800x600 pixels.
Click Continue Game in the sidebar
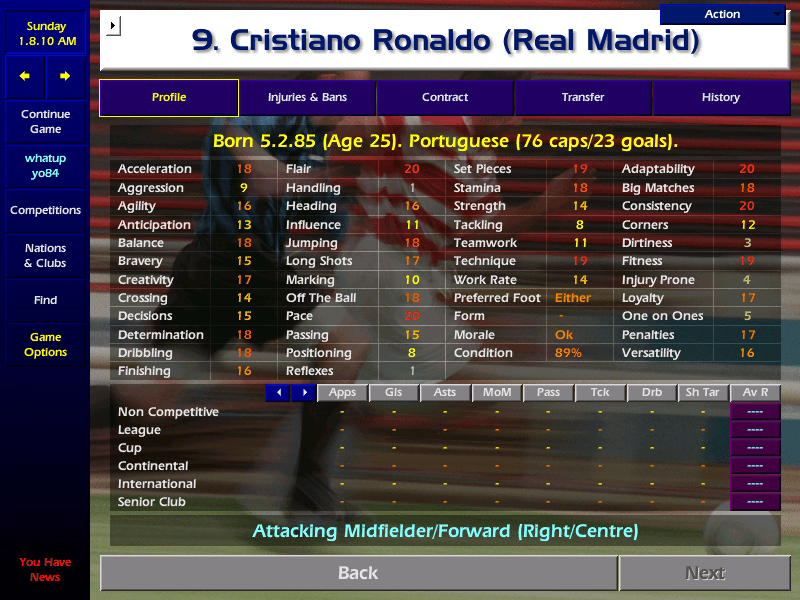pyautogui.click(x=45, y=122)
